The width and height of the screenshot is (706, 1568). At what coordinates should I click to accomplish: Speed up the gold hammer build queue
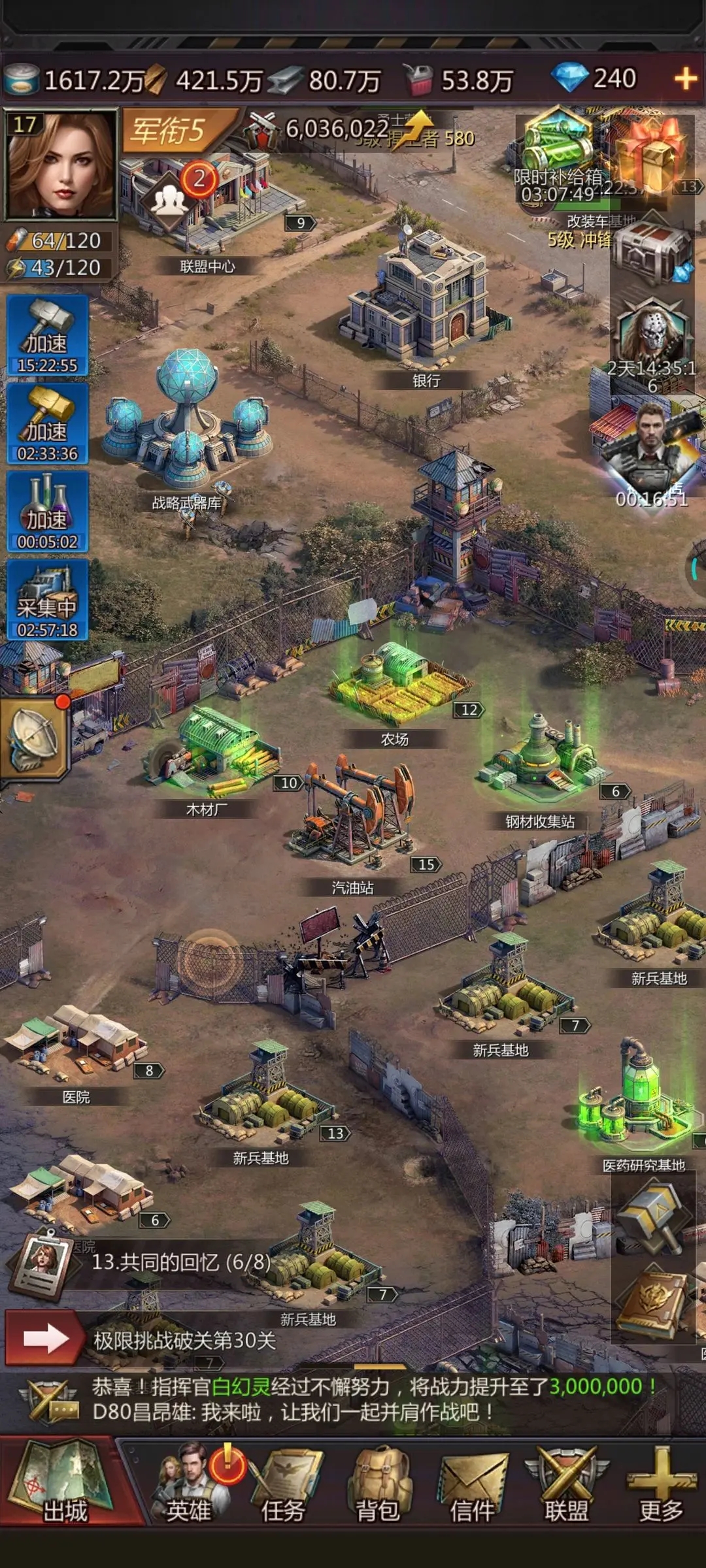47,423
